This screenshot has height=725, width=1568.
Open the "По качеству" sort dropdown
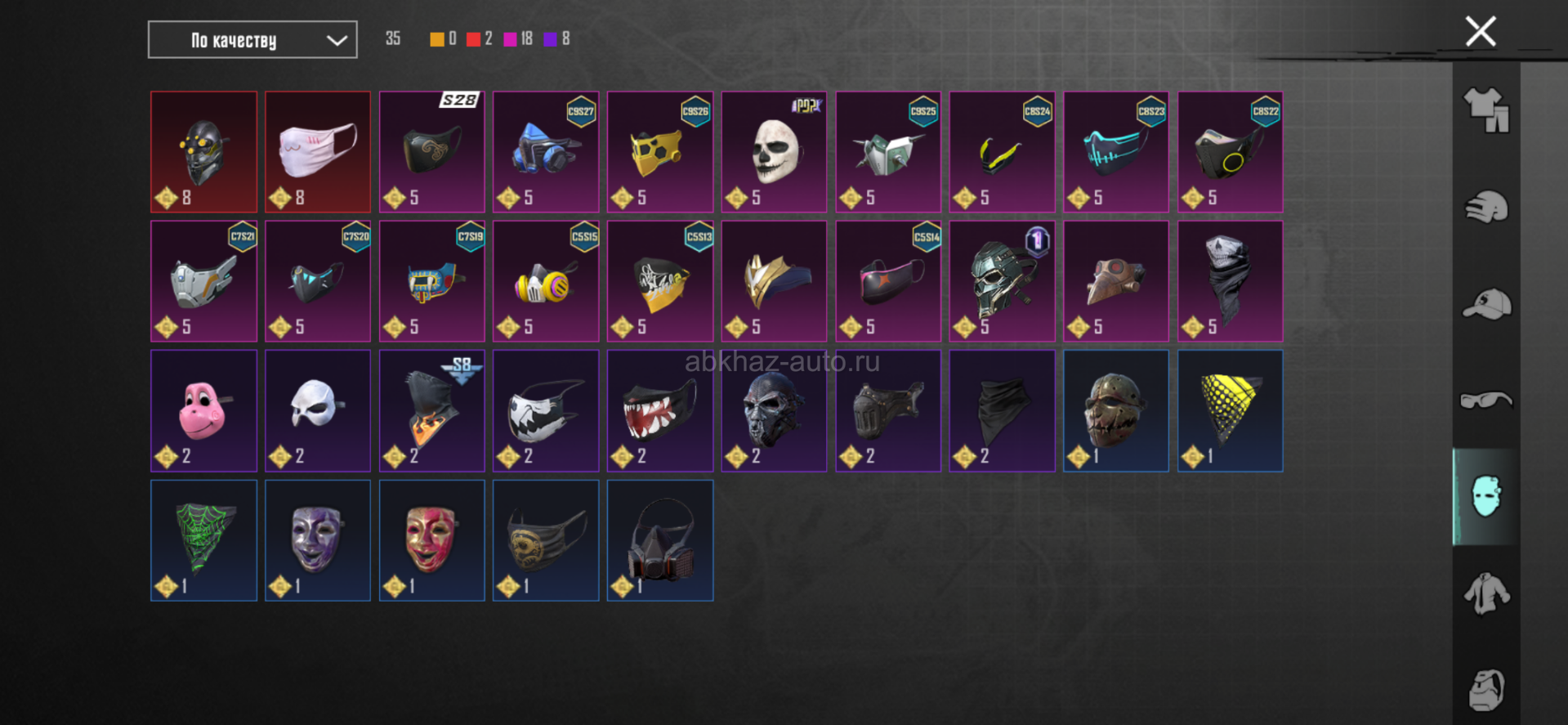coord(252,40)
